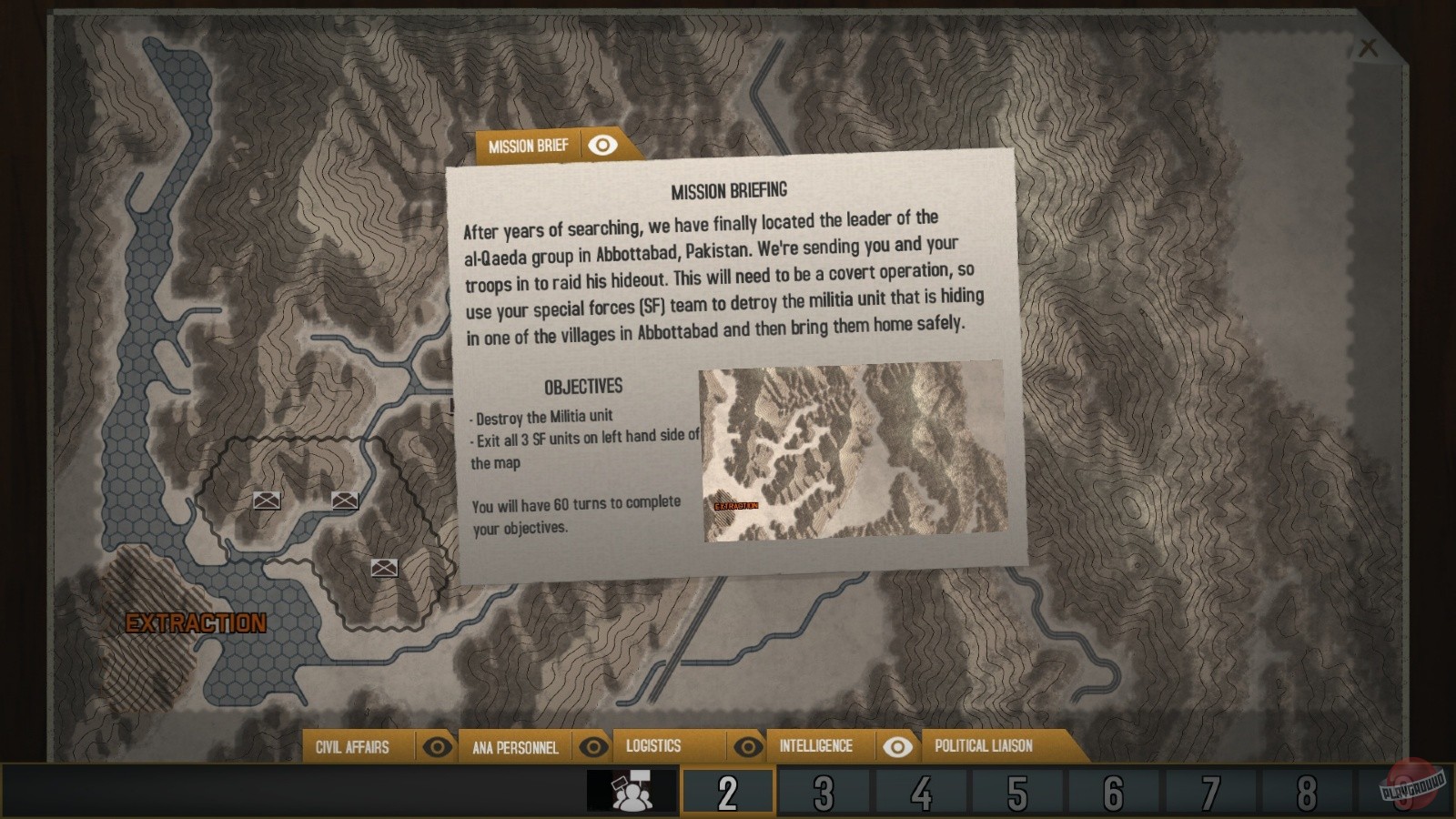Viewport: 1456px width, 819px height.
Task: Click the eye icon on Mission Brief tab
Action: point(601,145)
